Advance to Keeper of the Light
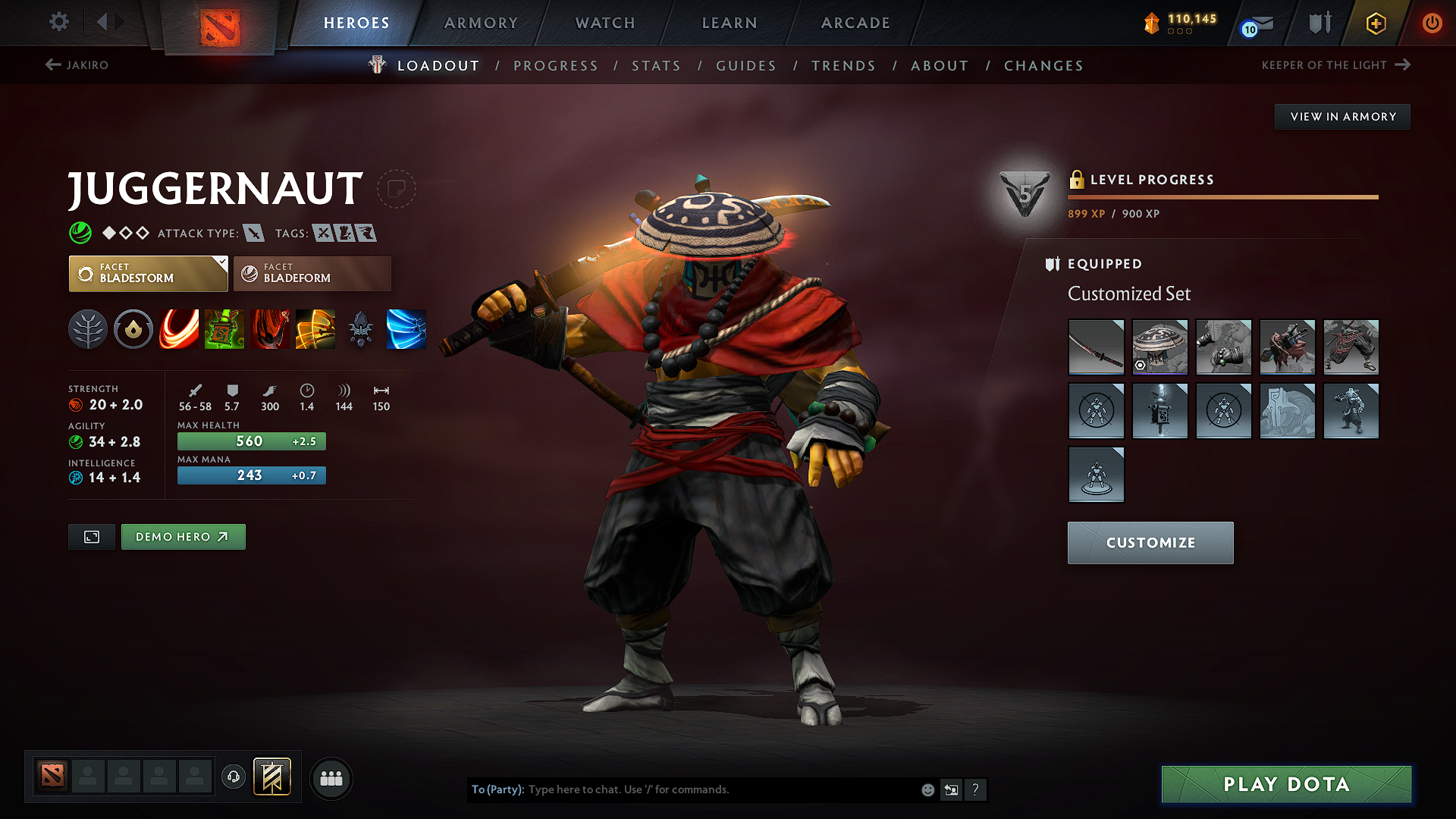 pyautogui.click(x=1401, y=65)
